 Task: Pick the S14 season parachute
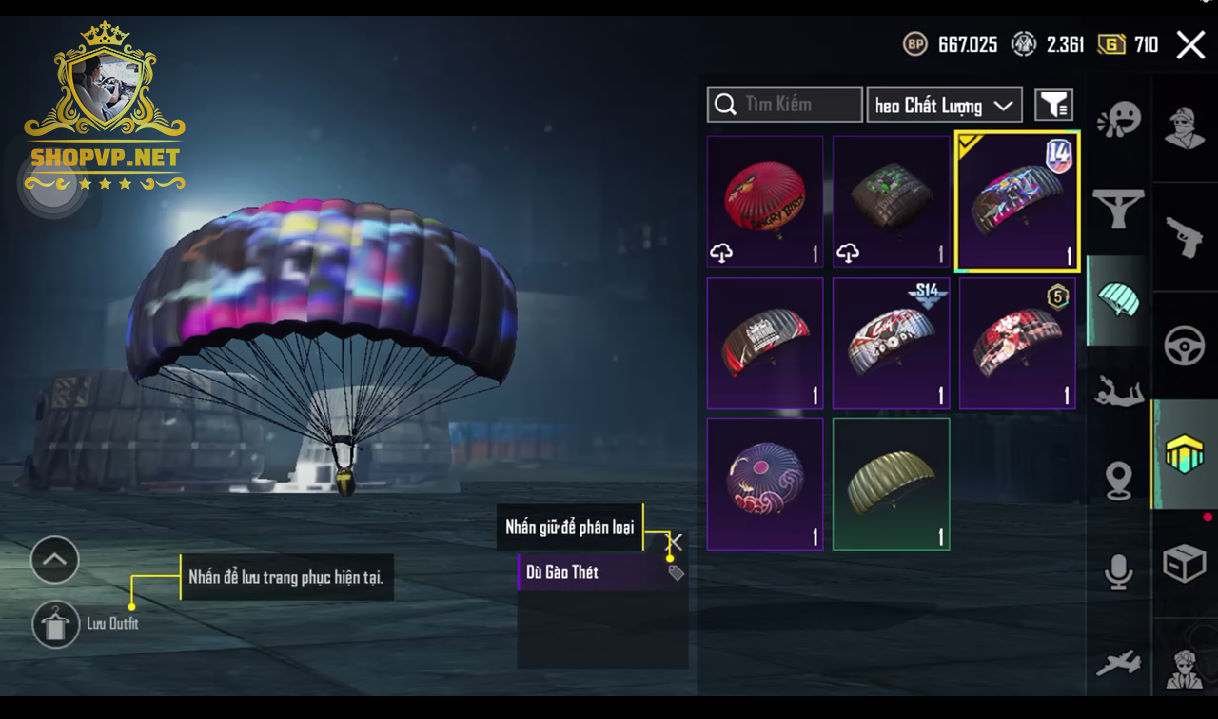(x=891, y=343)
